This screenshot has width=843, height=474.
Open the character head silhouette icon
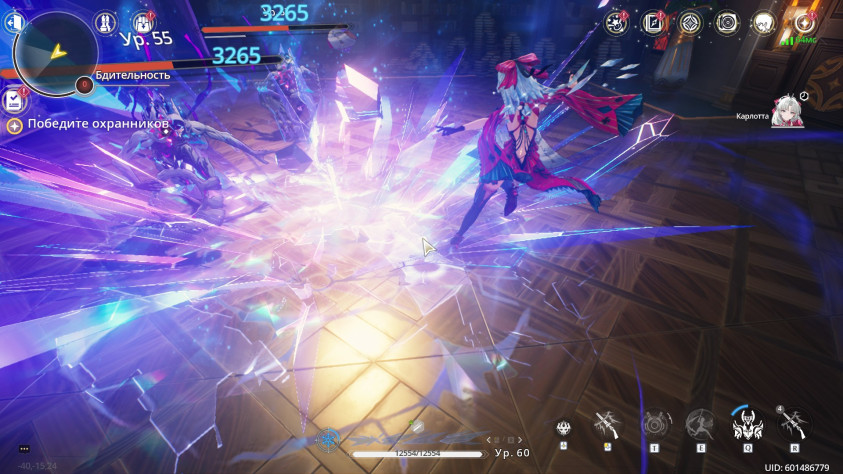[x=763, y=22]
